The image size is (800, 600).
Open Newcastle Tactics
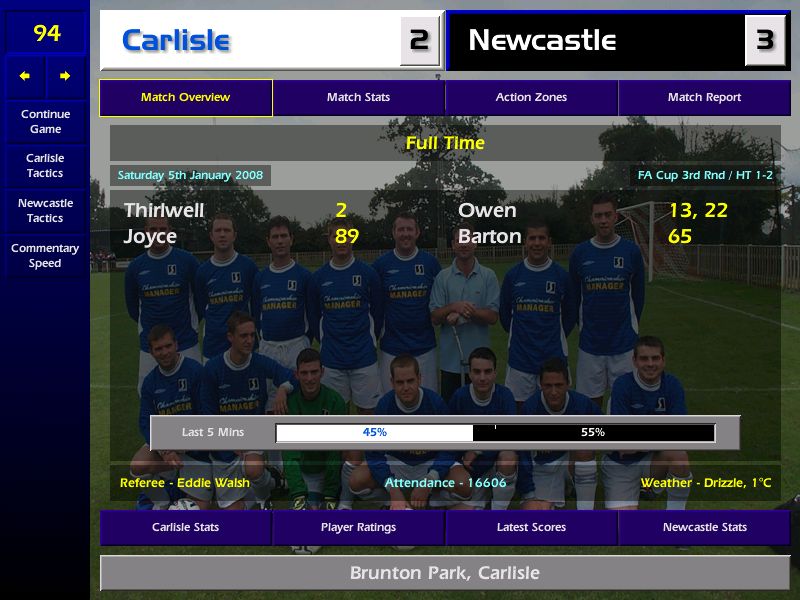[x=45, y=210]
